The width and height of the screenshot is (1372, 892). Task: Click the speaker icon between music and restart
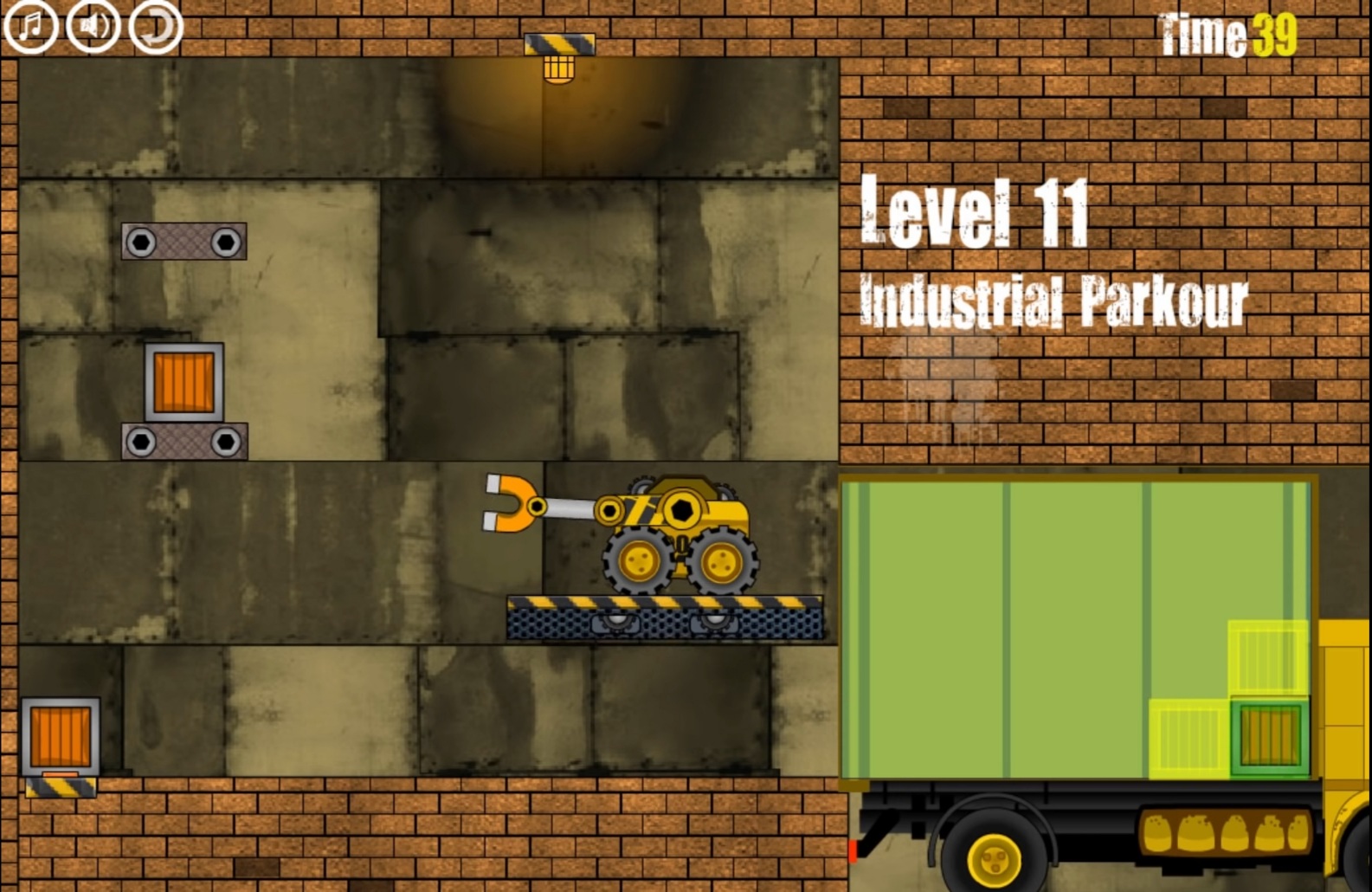[92, 26]
